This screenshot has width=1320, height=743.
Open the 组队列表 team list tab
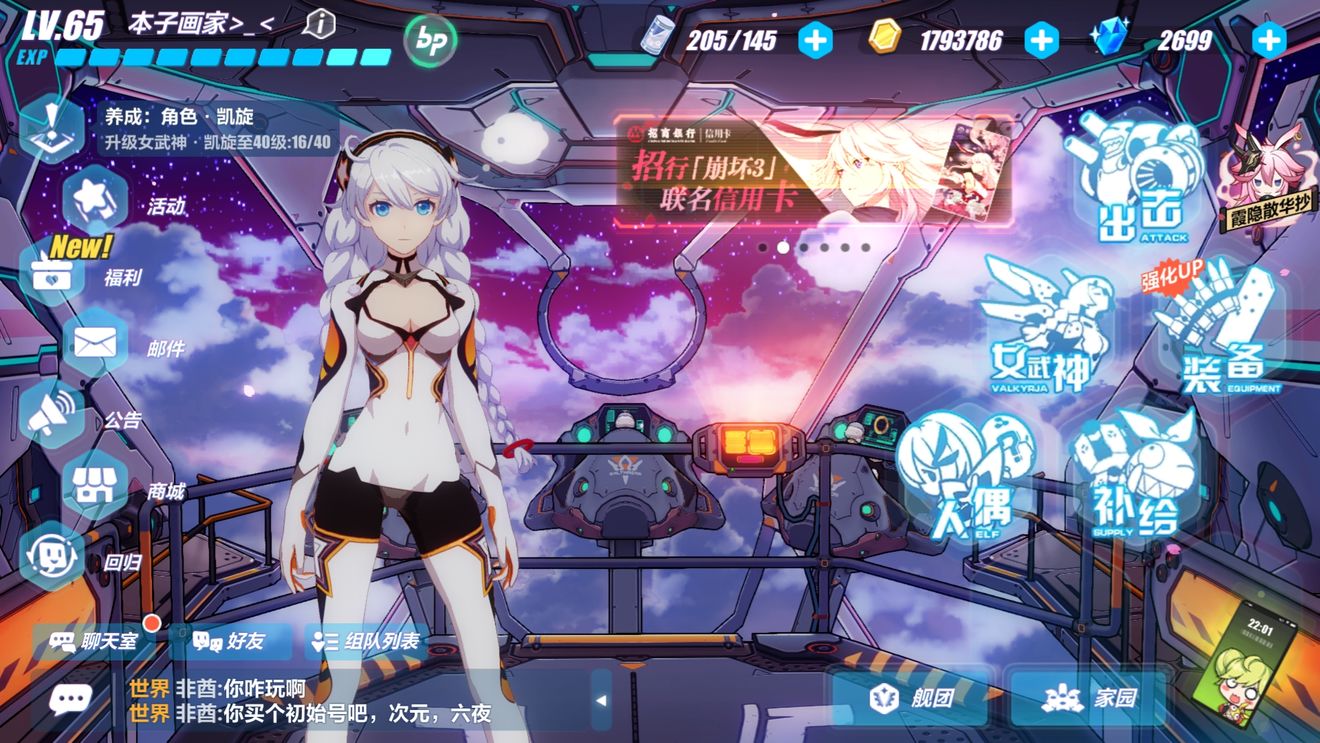[x=367, y=641]
